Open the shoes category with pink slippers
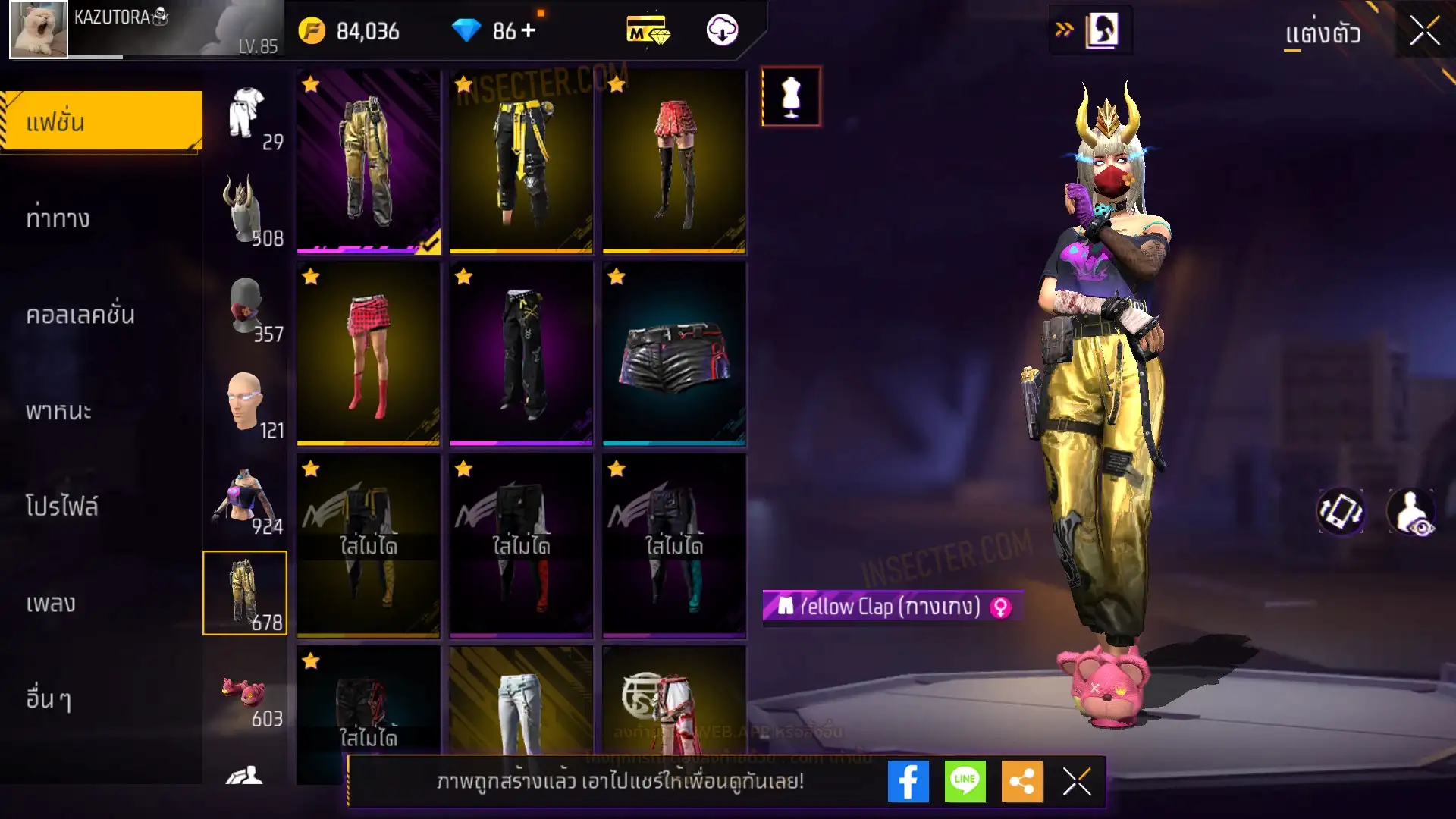Image resolution: width=1456 pixels, height=819 pixels. click(x=246, y=692)
